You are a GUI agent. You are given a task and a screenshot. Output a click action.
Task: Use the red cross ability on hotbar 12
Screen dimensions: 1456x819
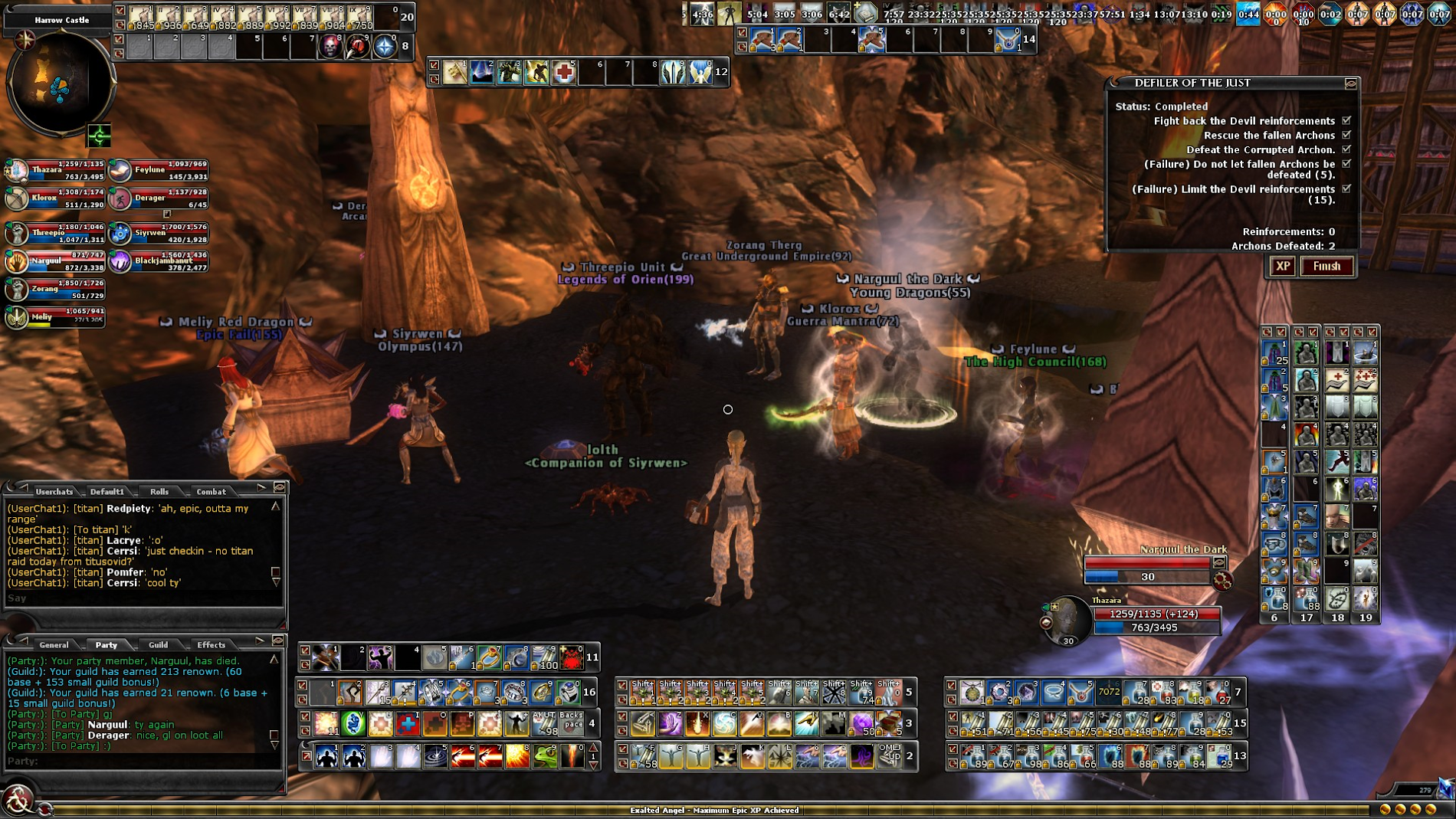click(x=564, y=72)
